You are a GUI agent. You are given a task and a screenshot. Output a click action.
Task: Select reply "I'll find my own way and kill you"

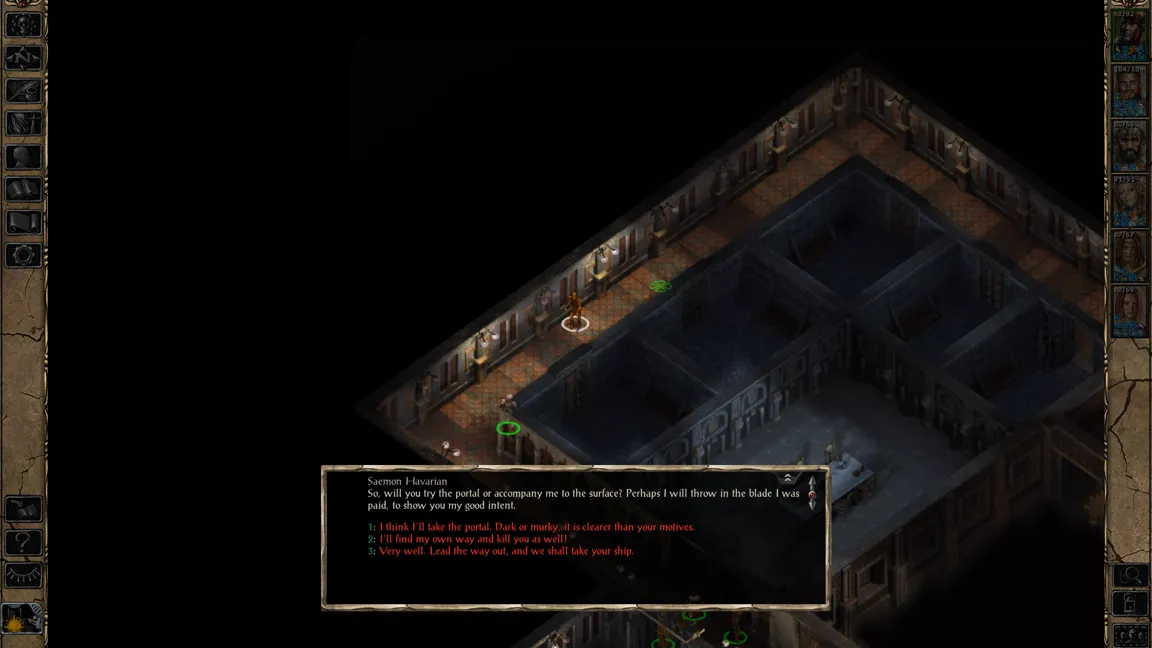pyautogui.click(x=473, y=539)
